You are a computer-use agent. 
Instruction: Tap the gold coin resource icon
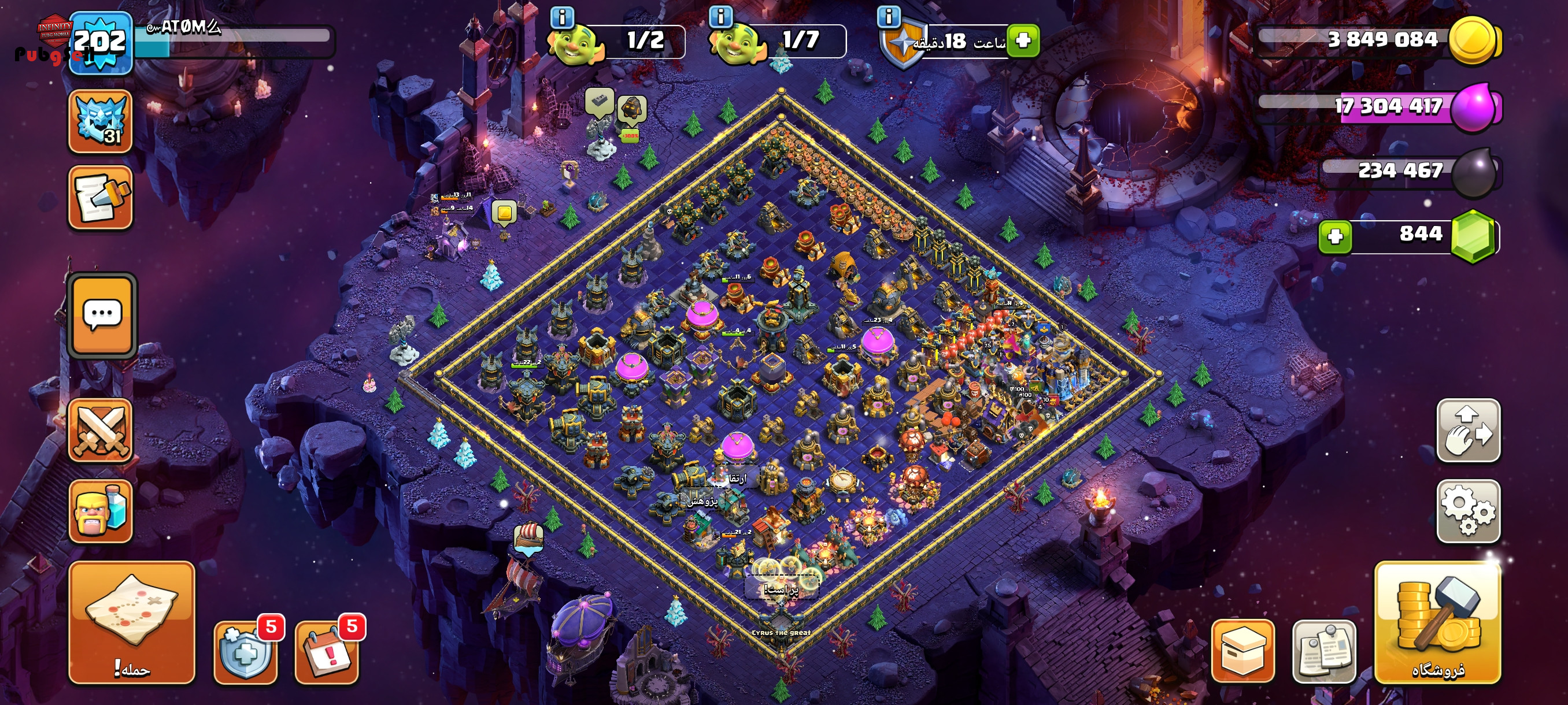click(1473, 40)
